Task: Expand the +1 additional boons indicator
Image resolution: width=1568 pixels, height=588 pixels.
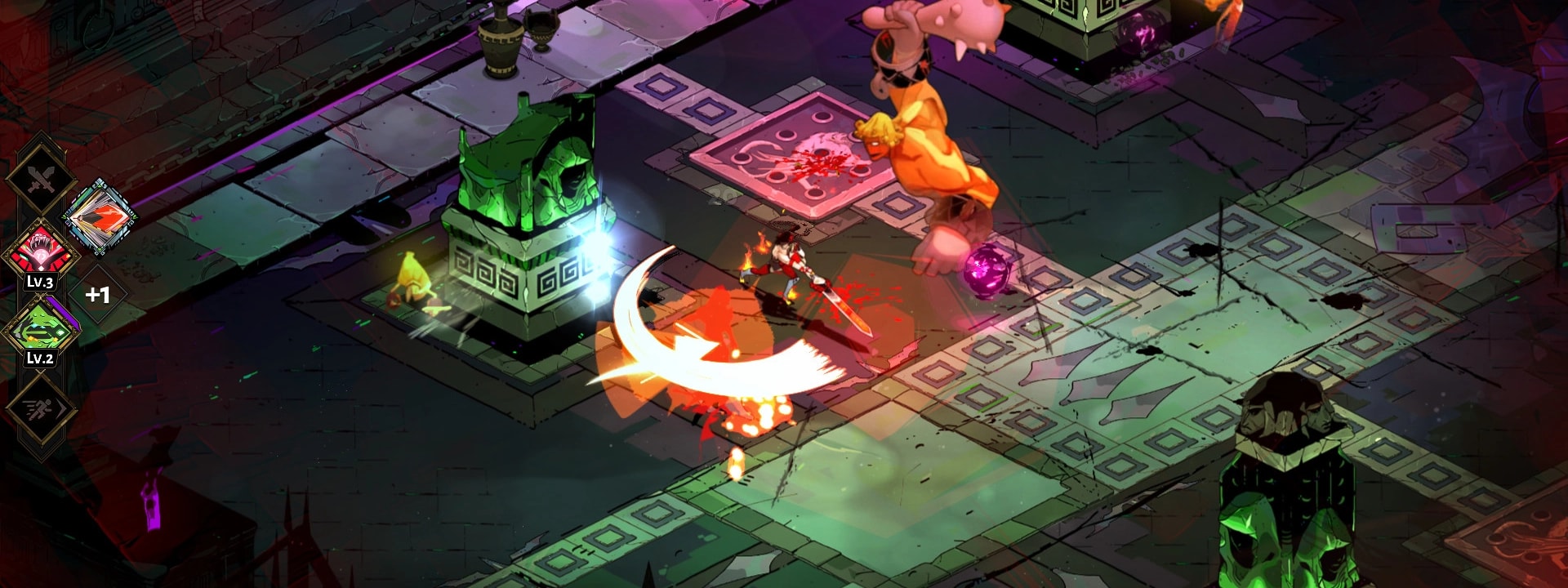Action: click(98, 294)
